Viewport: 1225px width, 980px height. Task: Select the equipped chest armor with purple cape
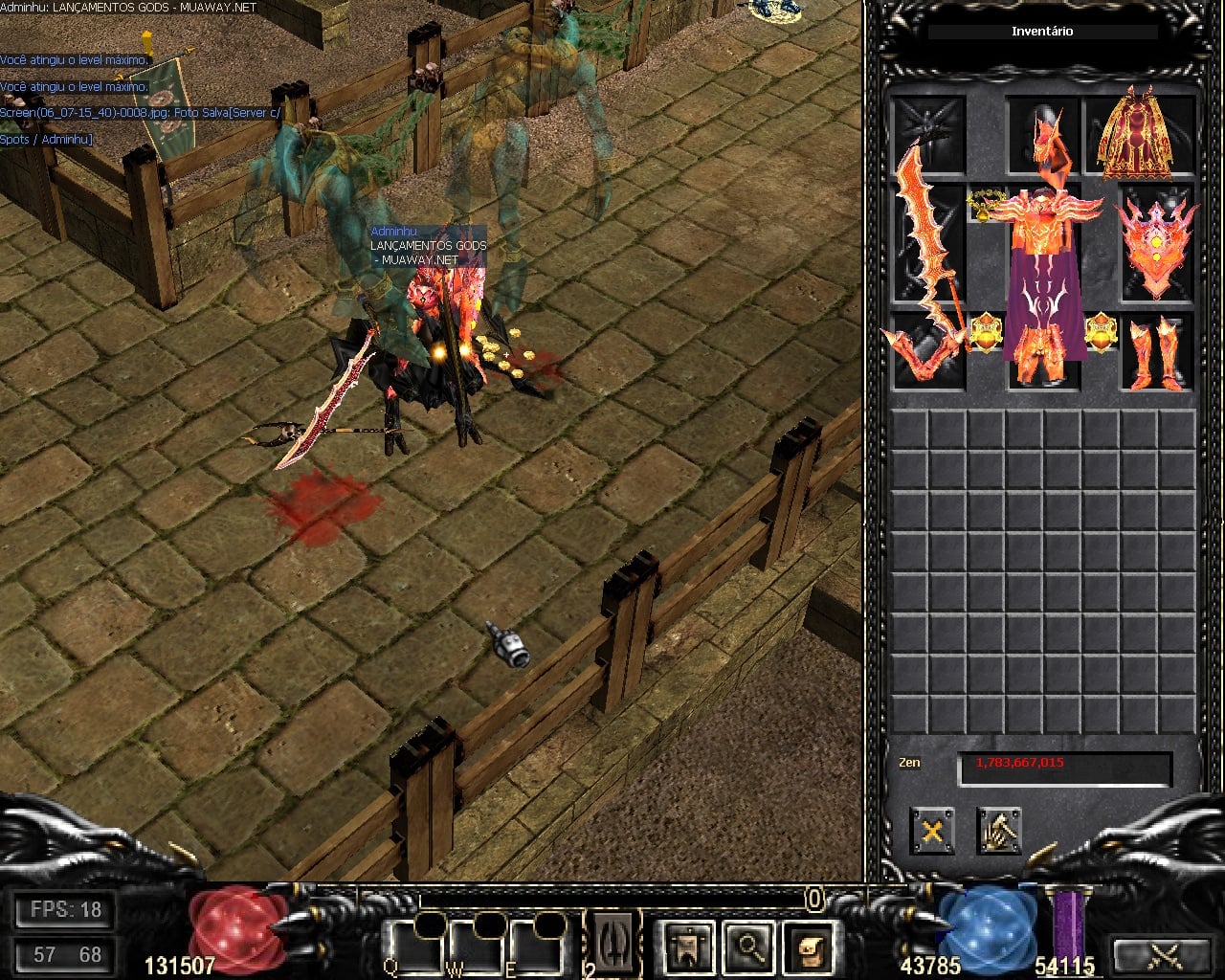[1043, 254]
